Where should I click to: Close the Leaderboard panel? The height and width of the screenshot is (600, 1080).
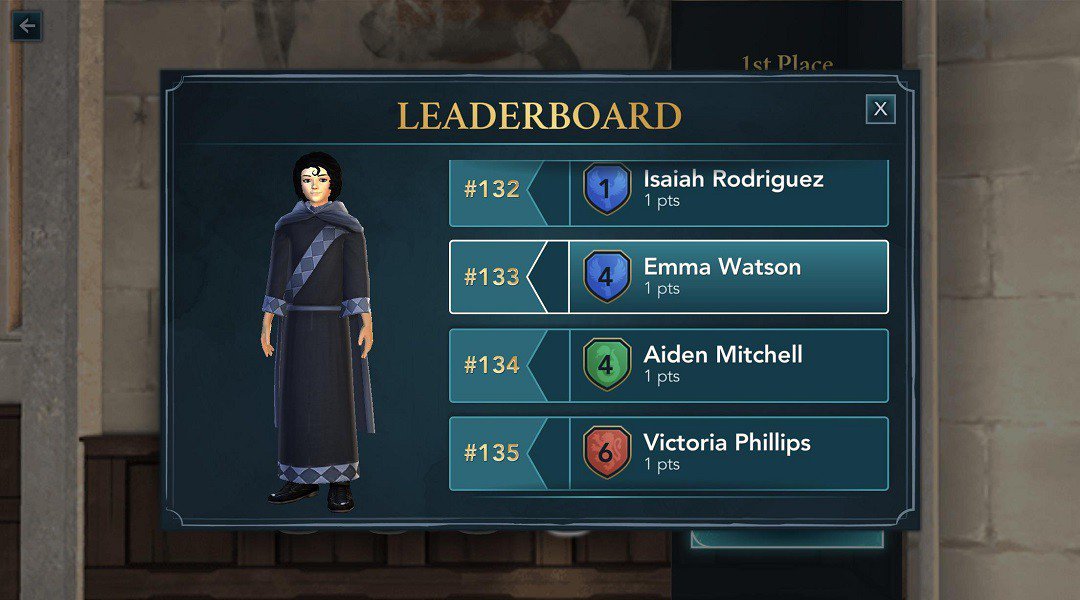point(880,109)
